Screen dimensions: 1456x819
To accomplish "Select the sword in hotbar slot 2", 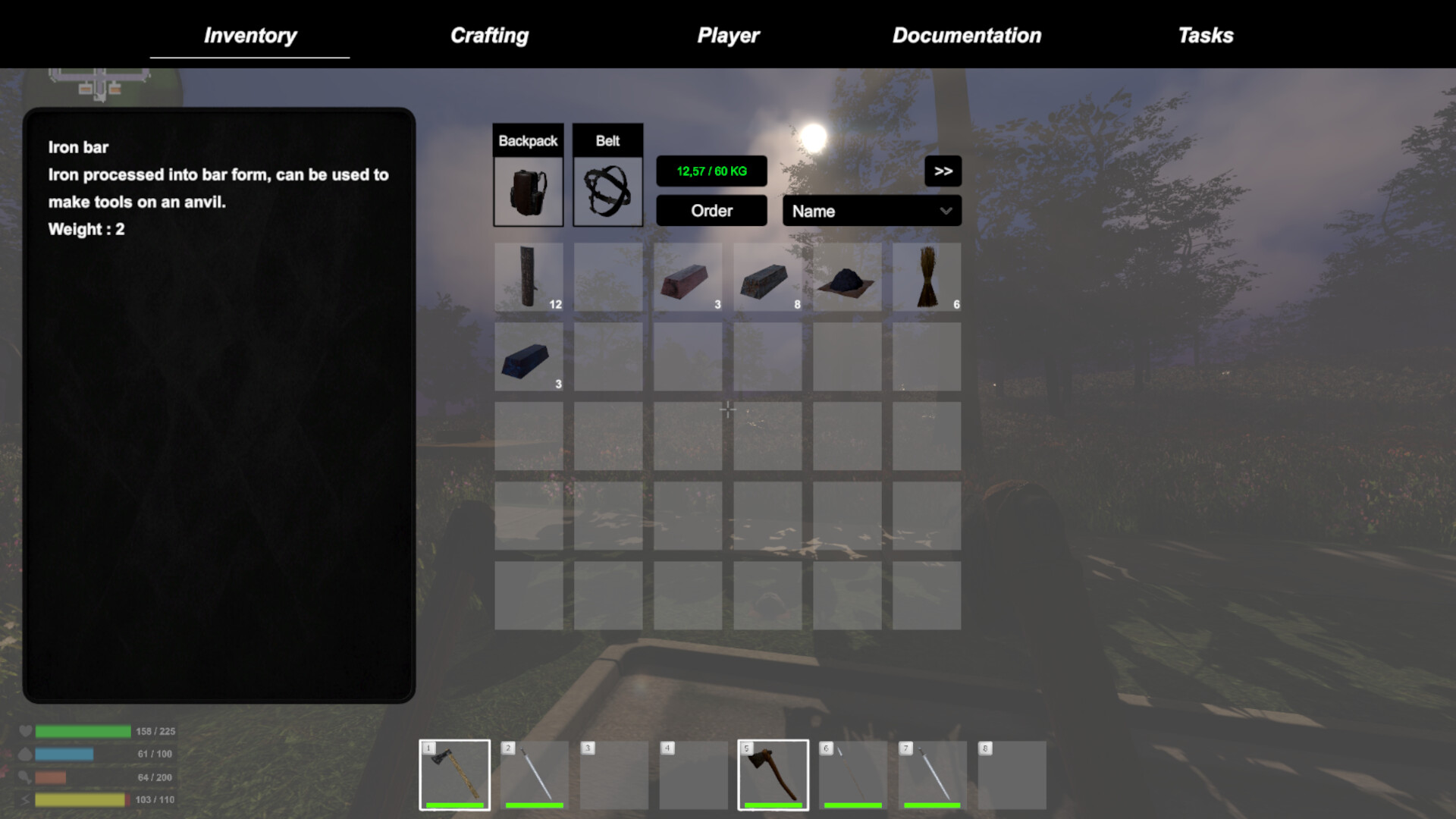I will coord(533,773).
